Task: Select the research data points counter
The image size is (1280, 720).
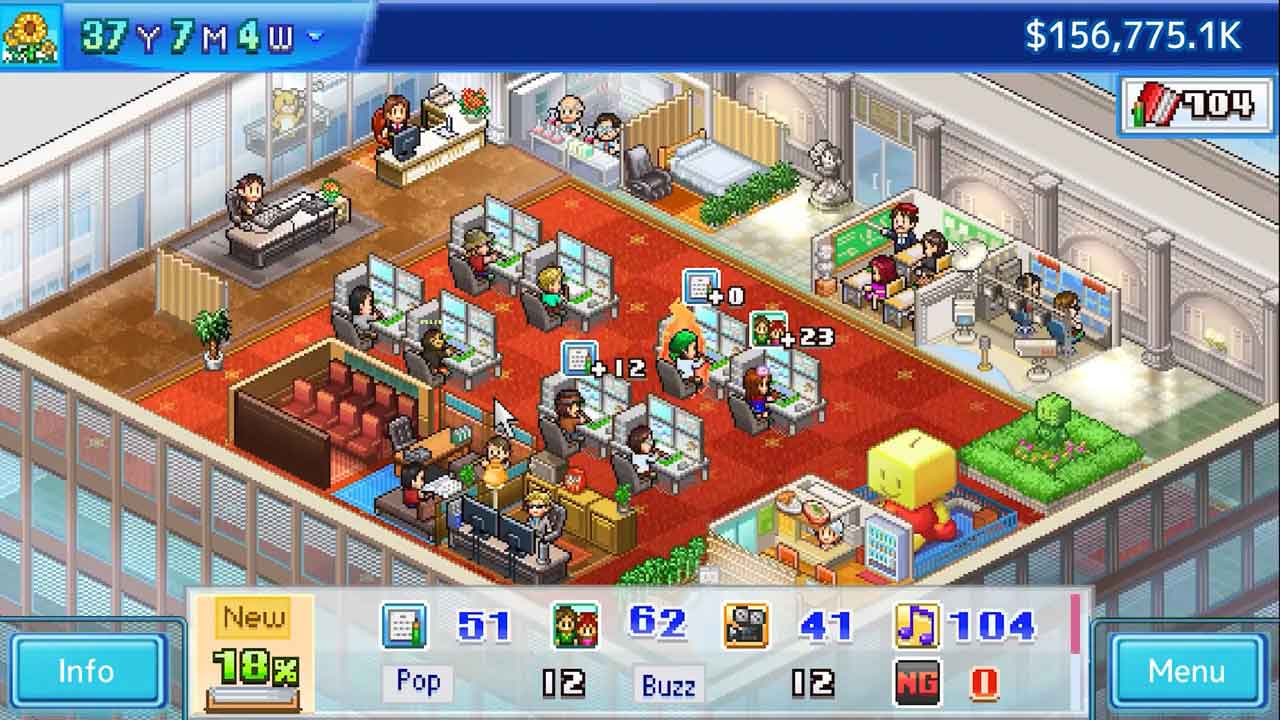Action: click(x=1191, y=103)
